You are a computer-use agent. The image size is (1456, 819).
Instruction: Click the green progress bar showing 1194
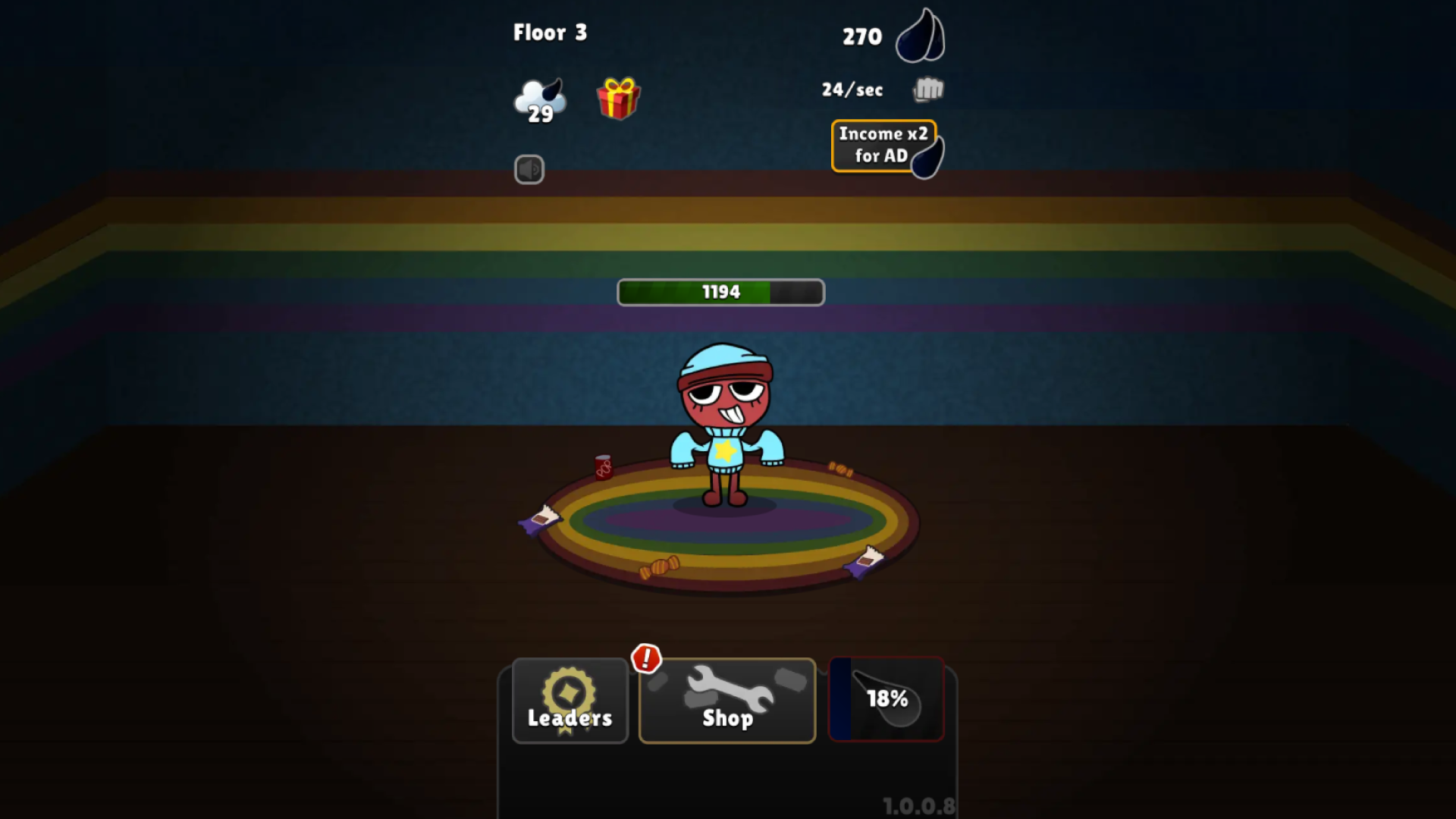coord(720,292)
